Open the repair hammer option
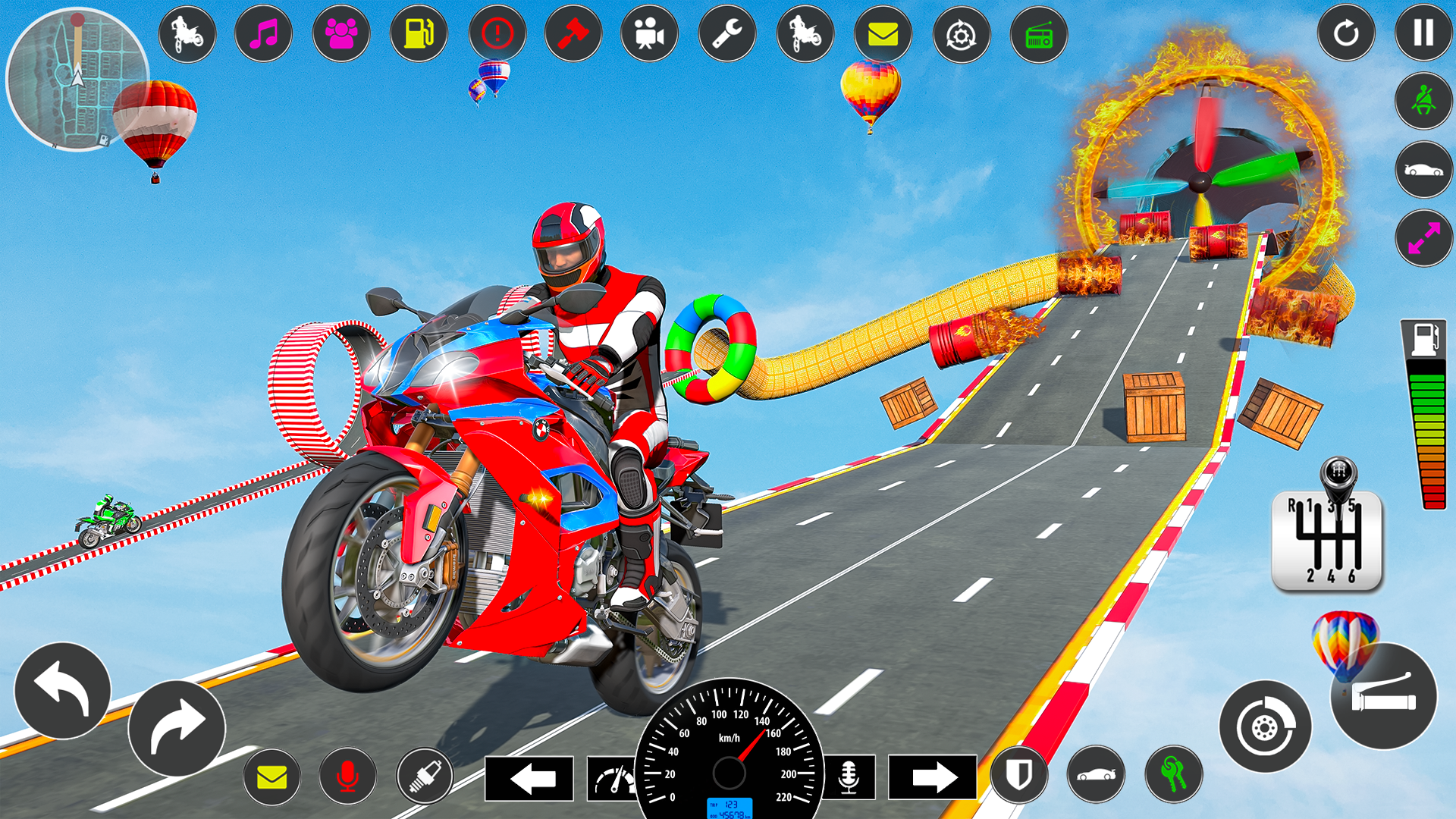Image resolution: width=1456 pixels, height=819 pixels. coord(575,33)
